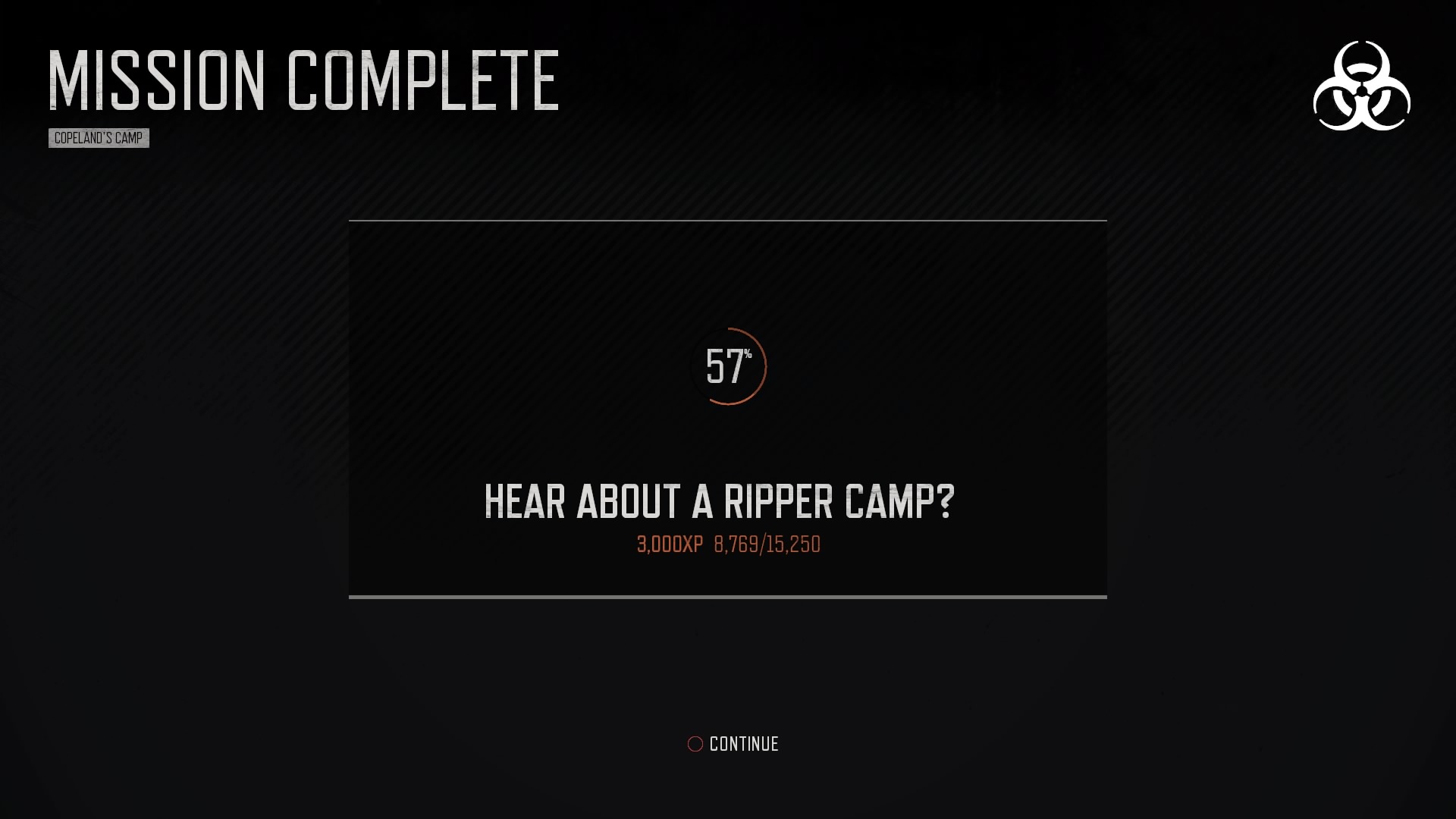Click the 57% progress circle emblem
1456x819 pixels.
coord(730,368)
